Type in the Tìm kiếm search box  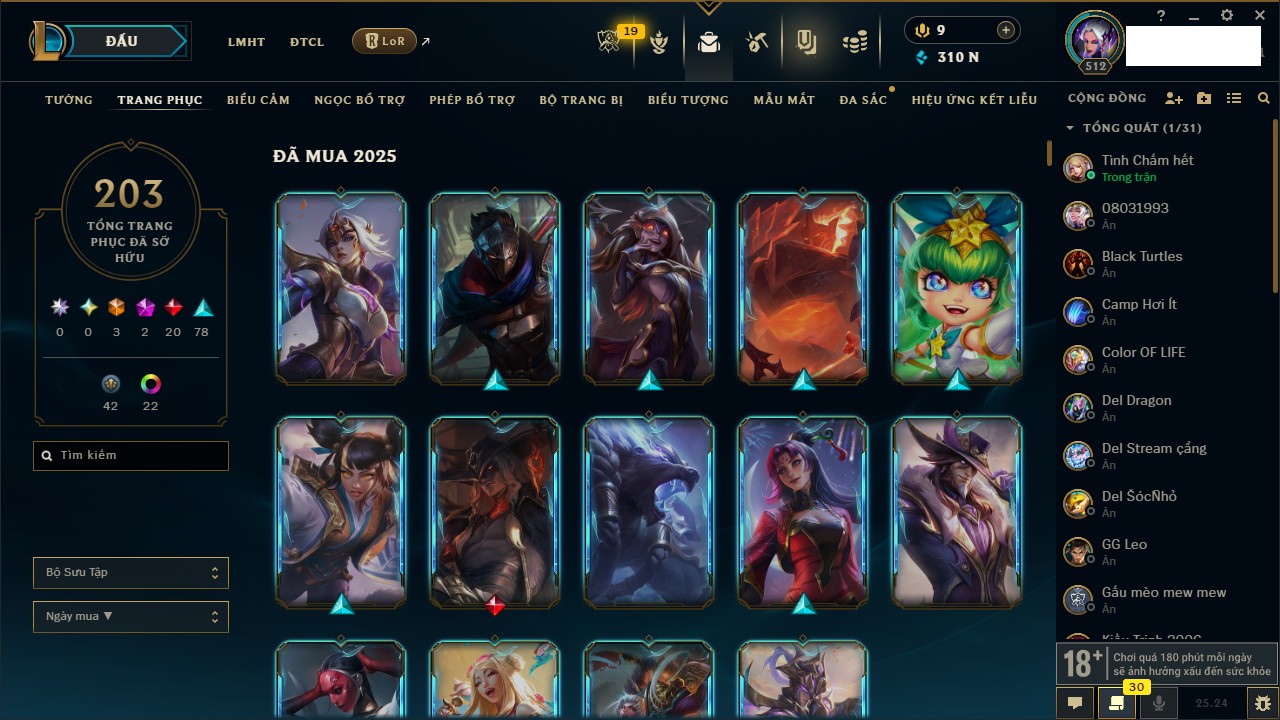131,456
